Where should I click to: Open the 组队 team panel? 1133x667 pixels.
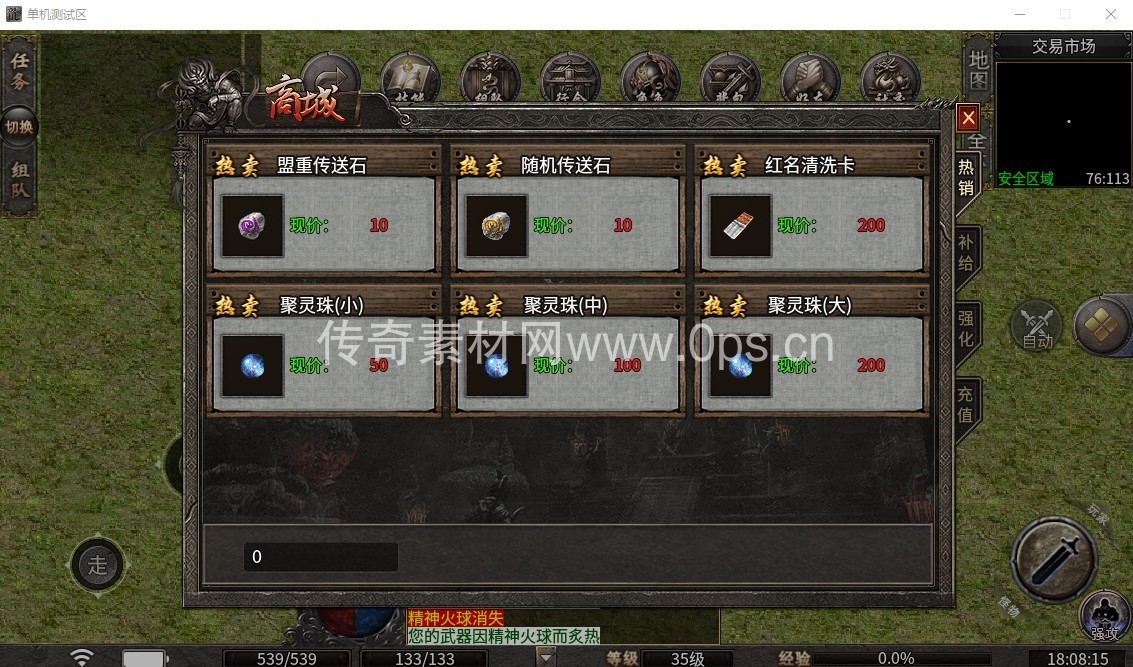(x=19, y=182)
